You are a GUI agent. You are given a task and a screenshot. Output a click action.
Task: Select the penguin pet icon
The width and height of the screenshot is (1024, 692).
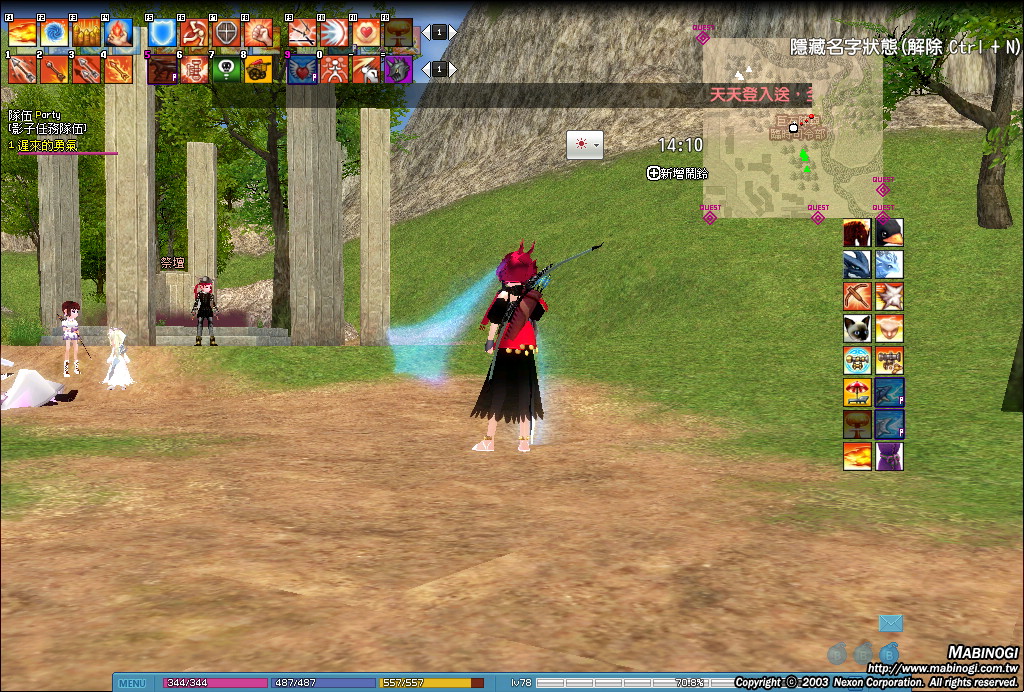click(x=889, y=233)
